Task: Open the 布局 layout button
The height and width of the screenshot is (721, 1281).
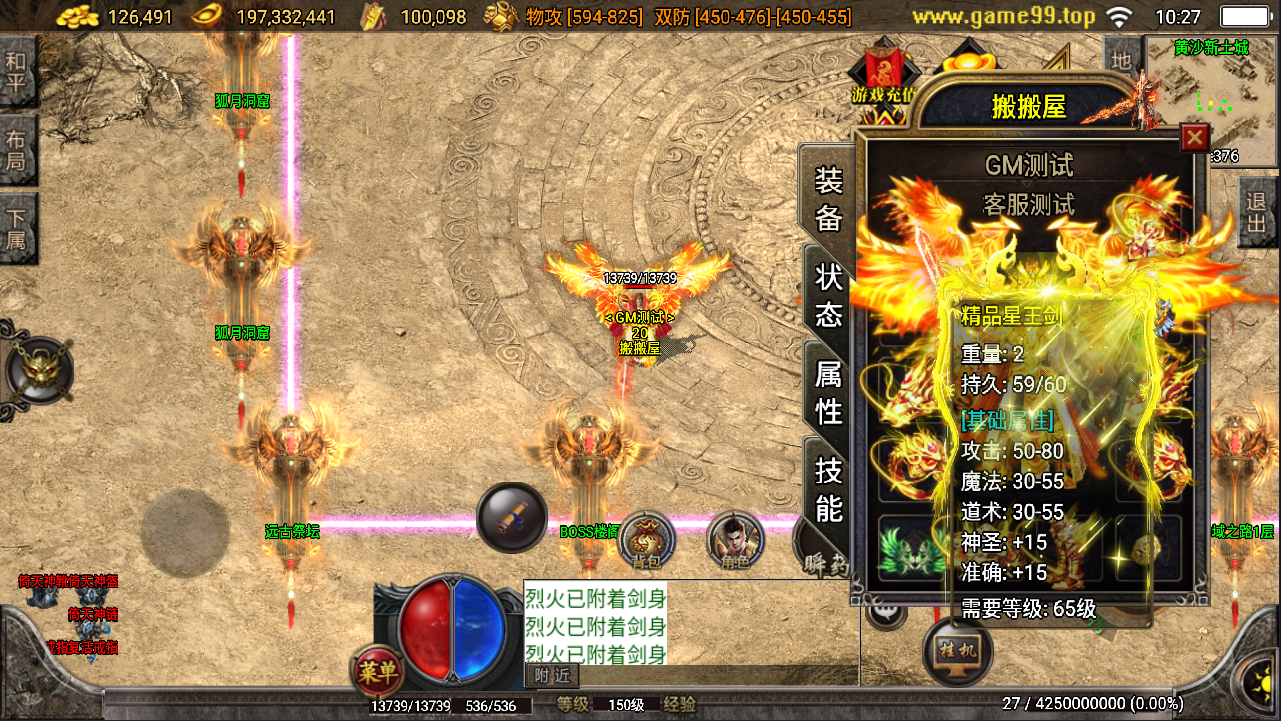Action: tap(17, 150)
